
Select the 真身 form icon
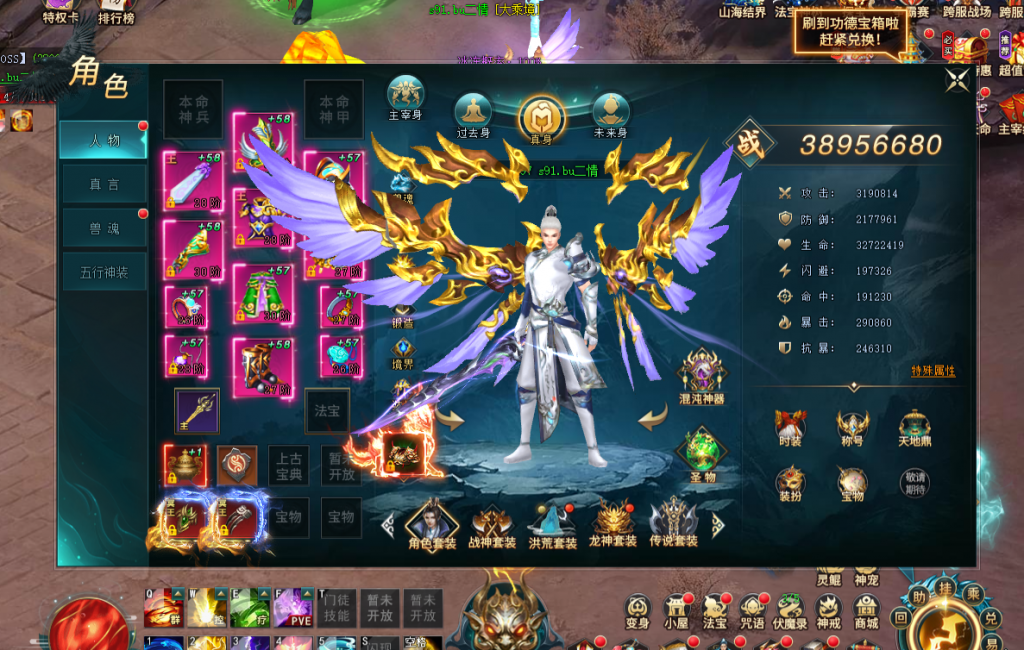point(541,119)
